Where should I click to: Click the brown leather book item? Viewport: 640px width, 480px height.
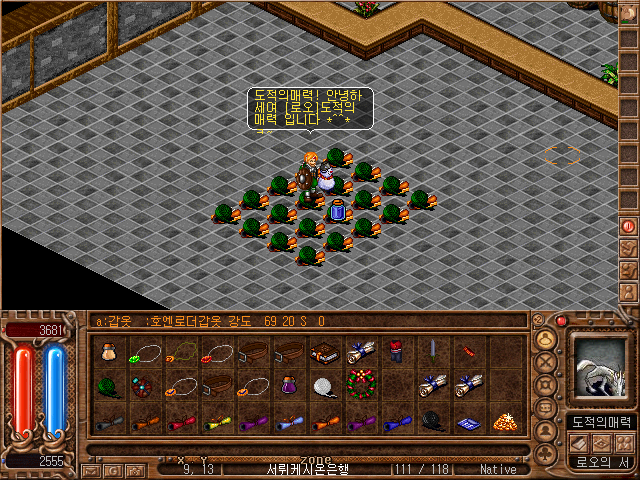[324, 352]
